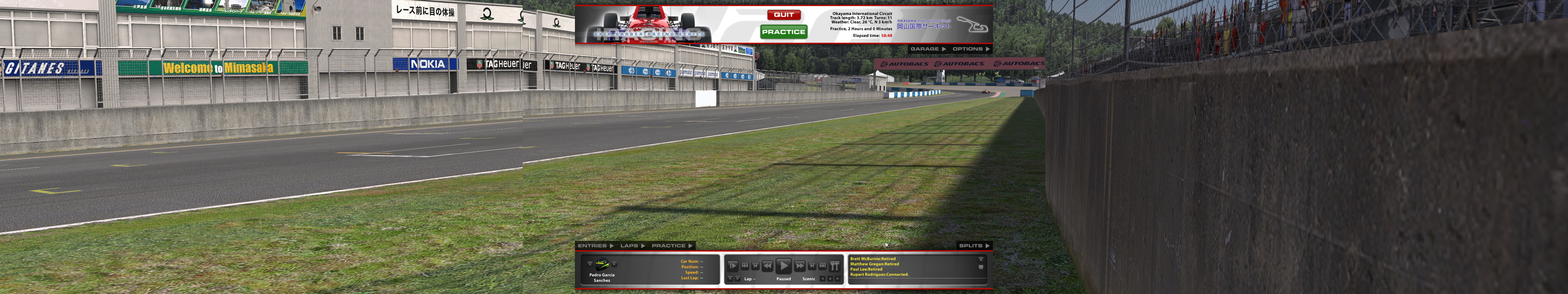1568x294 pixels.
Task: Fast forward the replay
Action: click(x=800, y=266)
